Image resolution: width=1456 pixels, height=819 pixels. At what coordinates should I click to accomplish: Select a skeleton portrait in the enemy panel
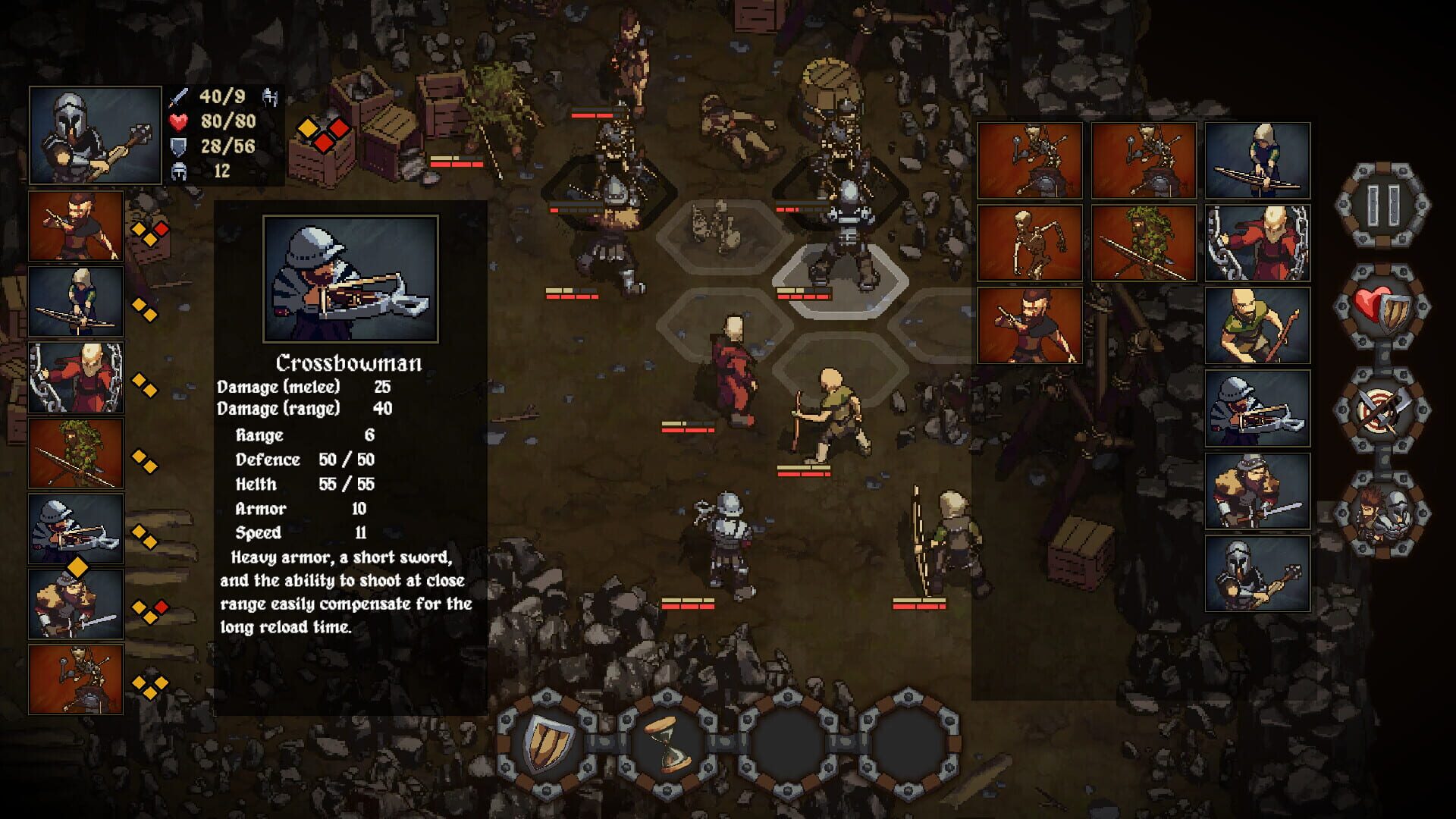coord(1031,243)
